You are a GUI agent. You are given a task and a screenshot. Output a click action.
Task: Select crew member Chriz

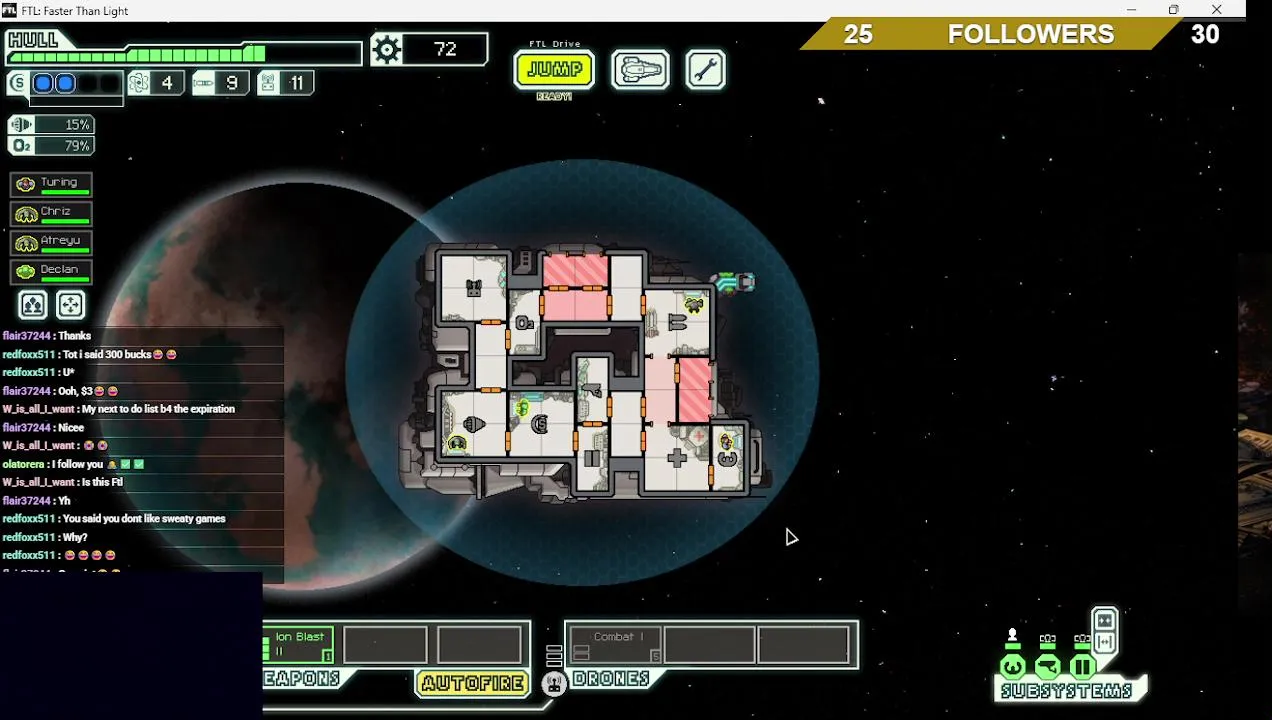click(51, 213)
